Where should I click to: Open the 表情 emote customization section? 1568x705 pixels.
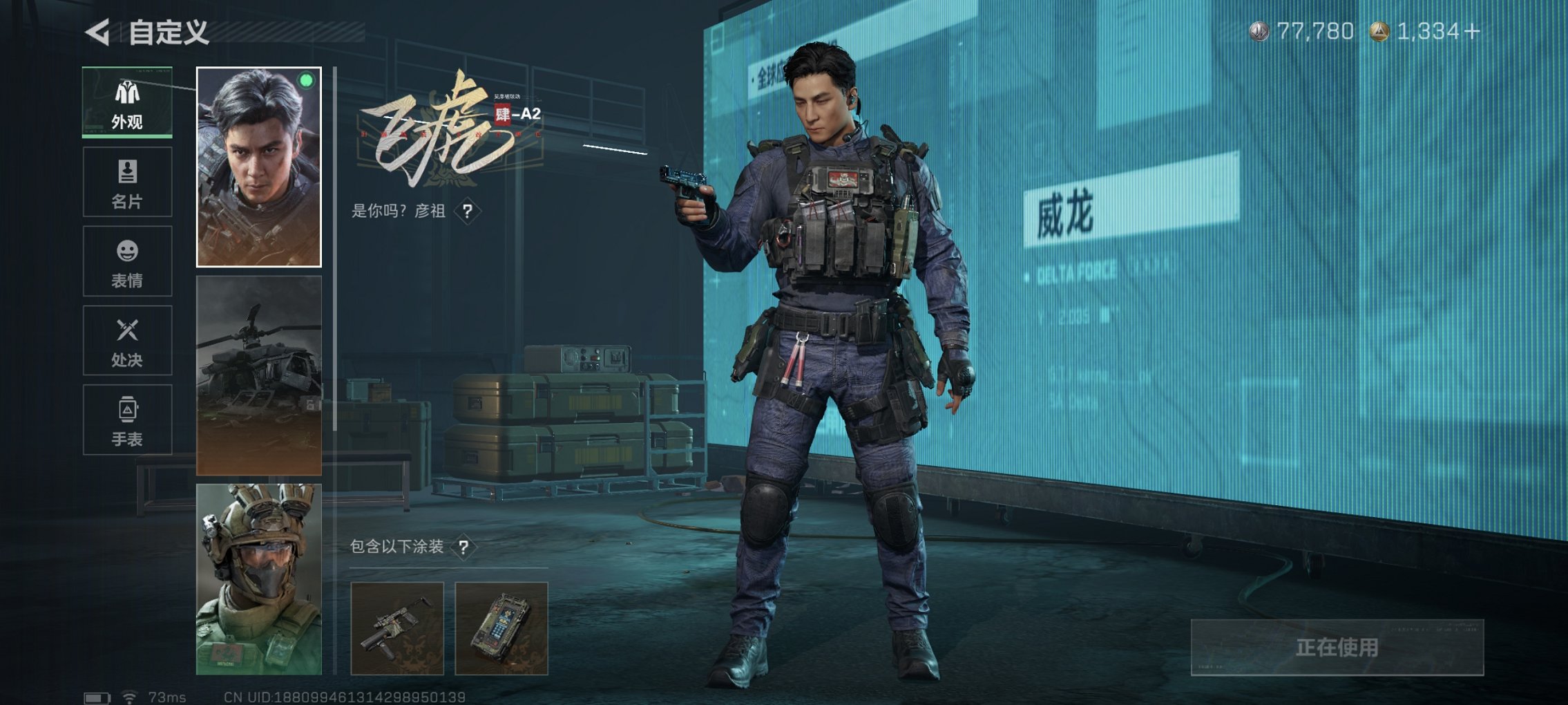[x=126, y=261]
